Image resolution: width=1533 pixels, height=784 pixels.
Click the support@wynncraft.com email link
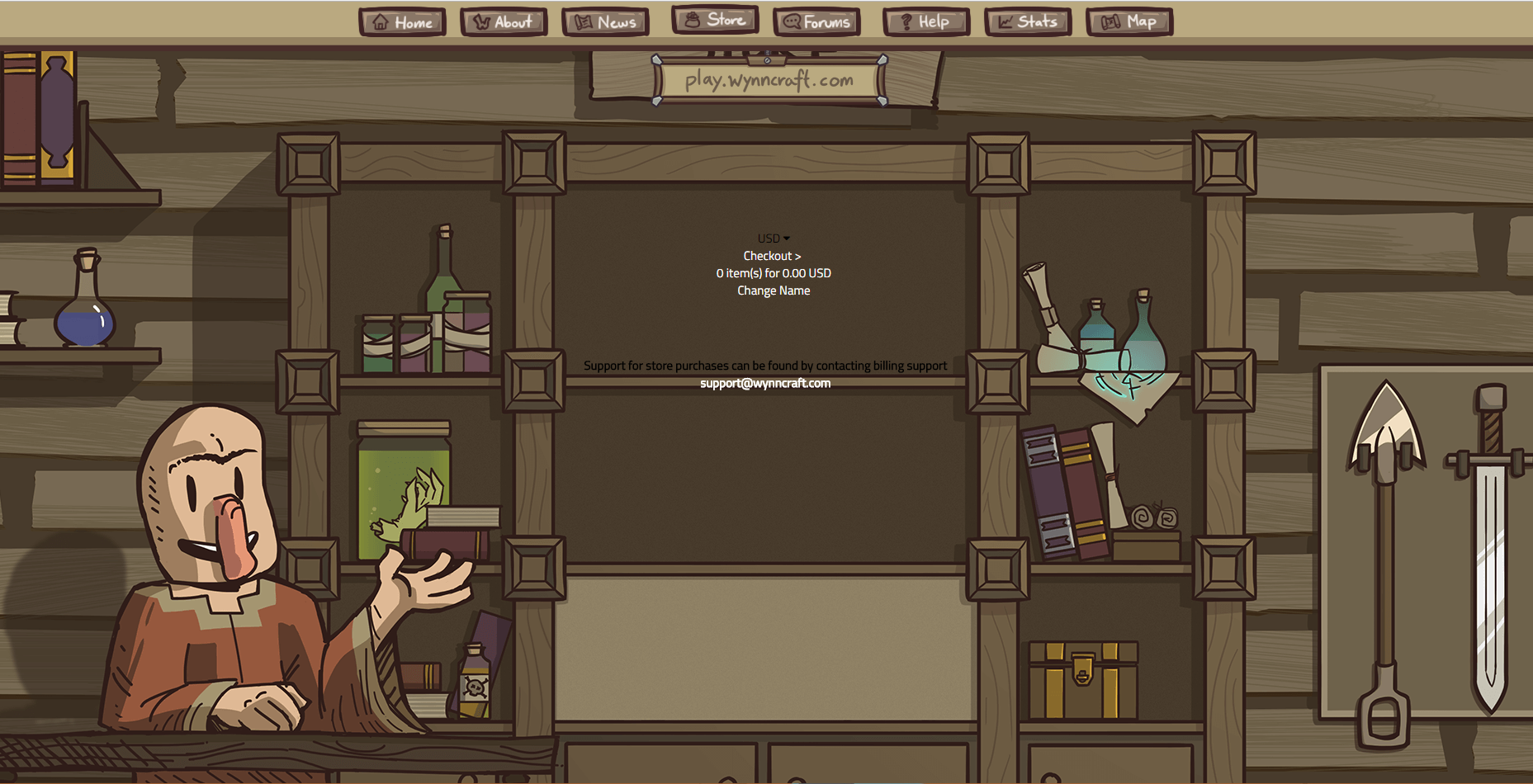point(765,383)
